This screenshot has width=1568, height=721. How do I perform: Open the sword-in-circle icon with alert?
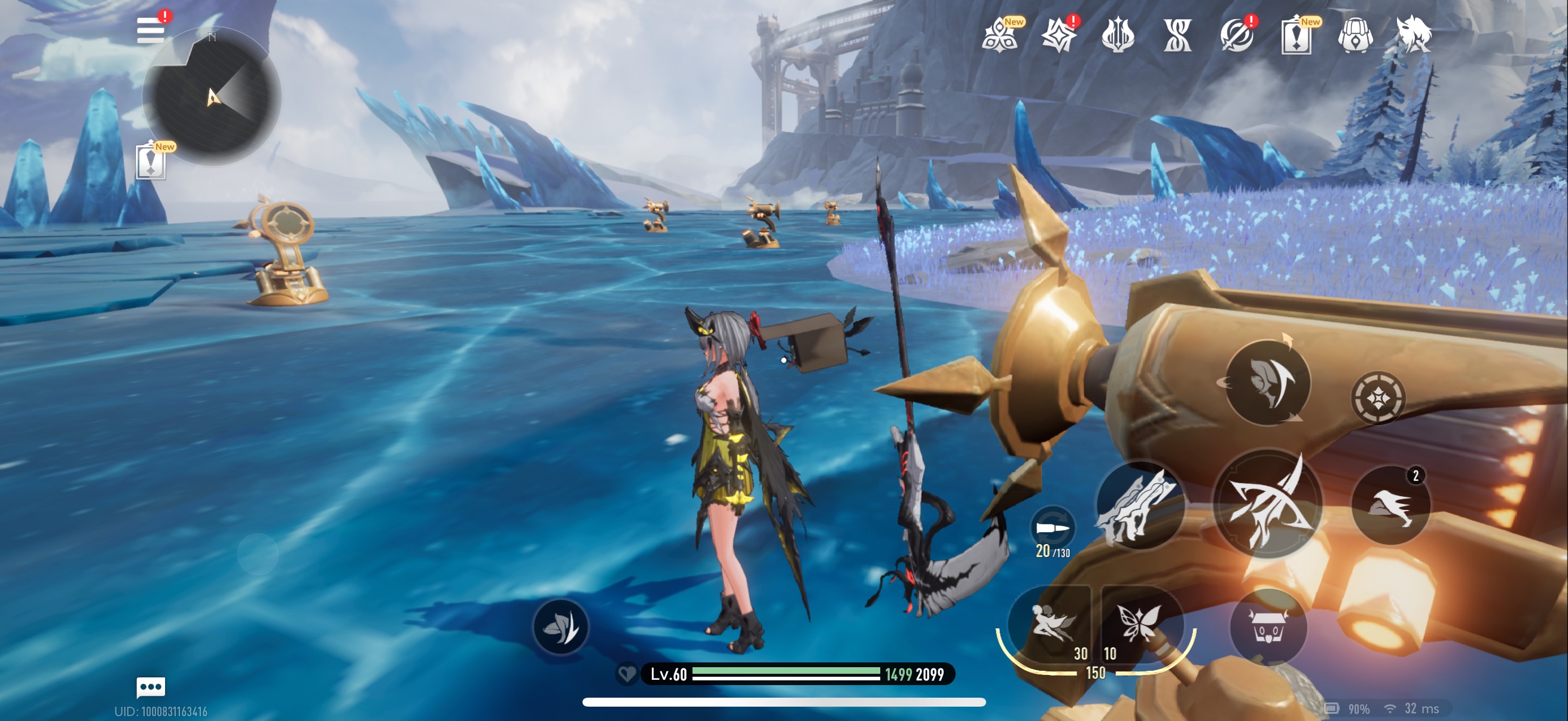click(1236, 35)
